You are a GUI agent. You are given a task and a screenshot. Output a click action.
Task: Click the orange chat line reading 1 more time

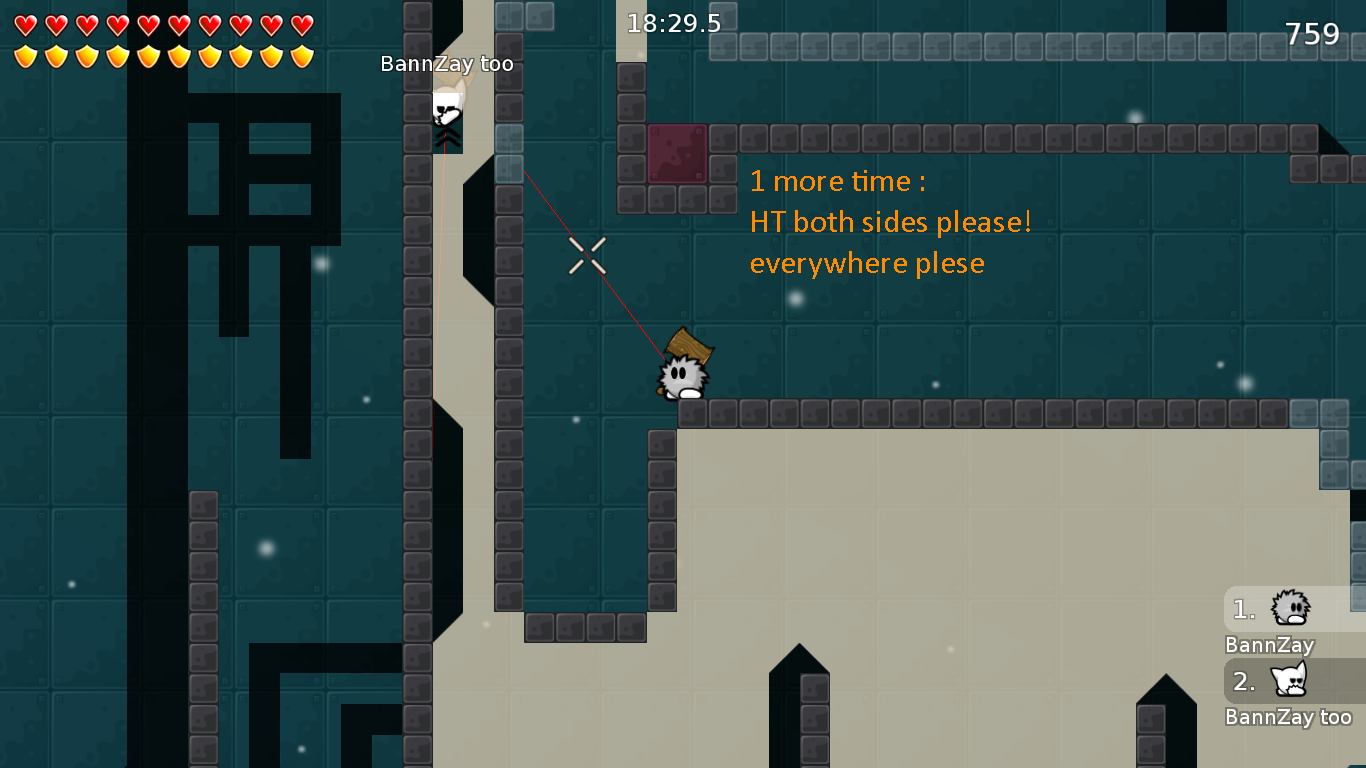click(x=836, y=181)
